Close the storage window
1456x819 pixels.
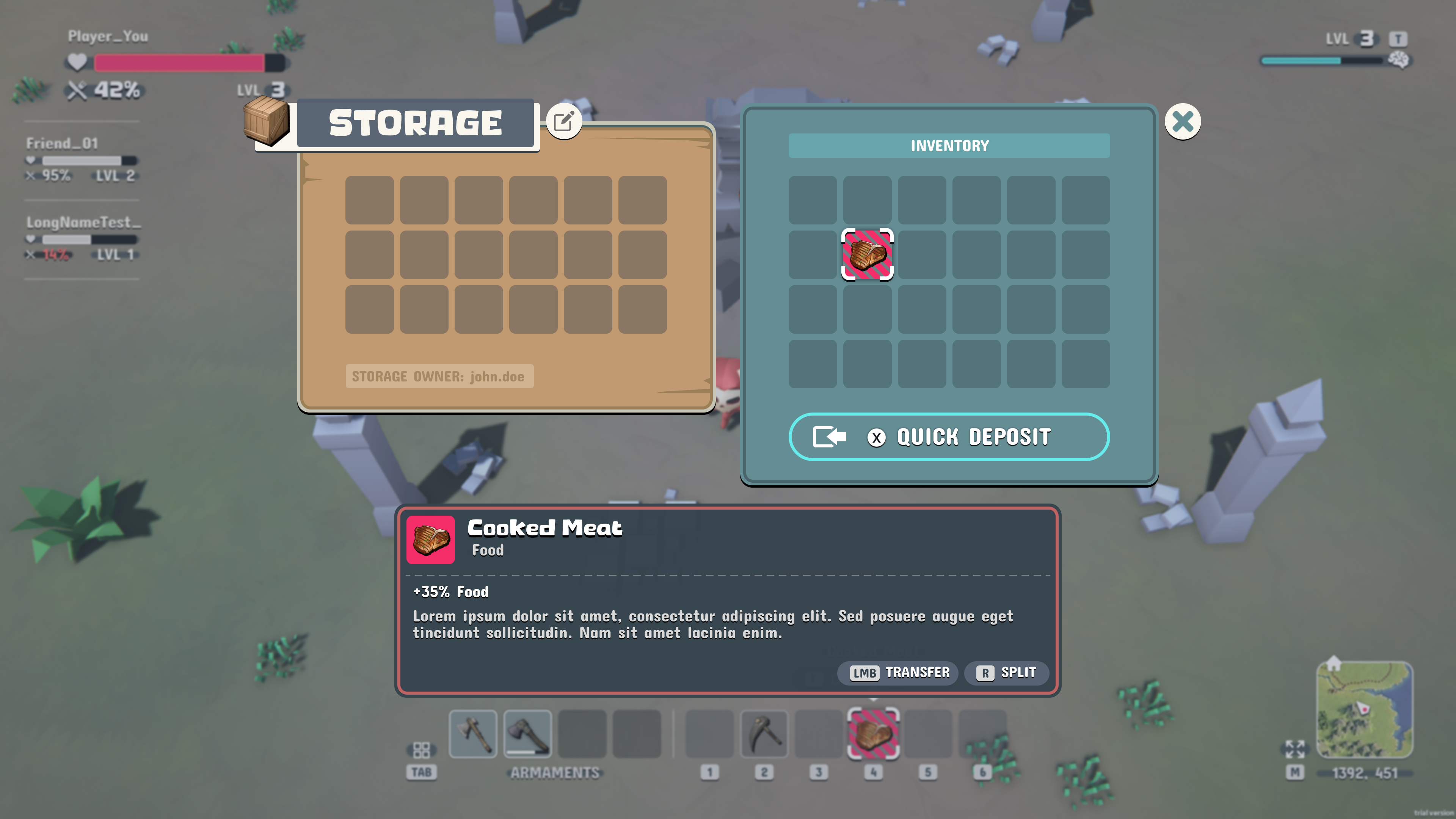click(1183, 121)
